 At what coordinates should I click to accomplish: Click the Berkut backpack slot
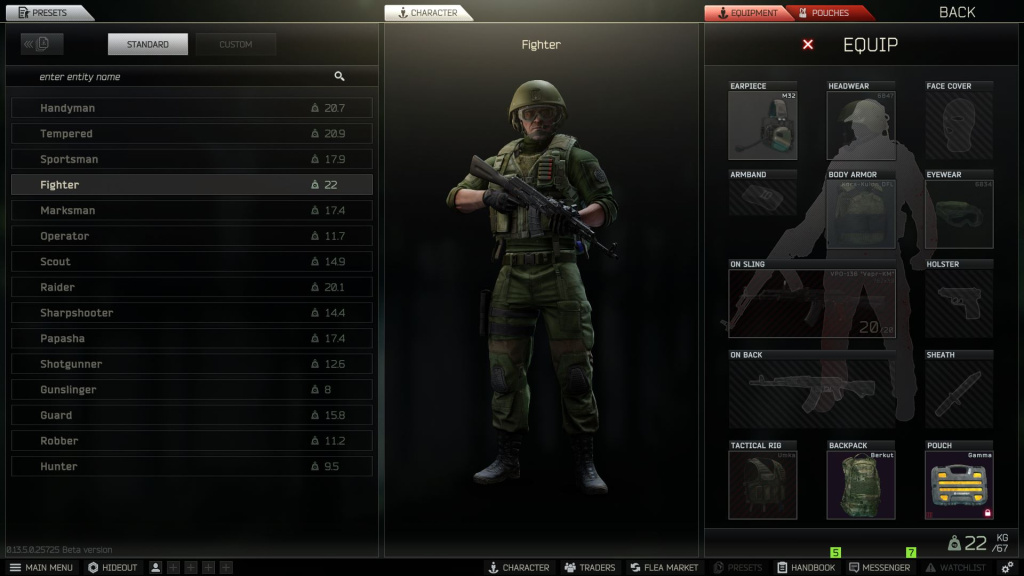pos(861,485)
